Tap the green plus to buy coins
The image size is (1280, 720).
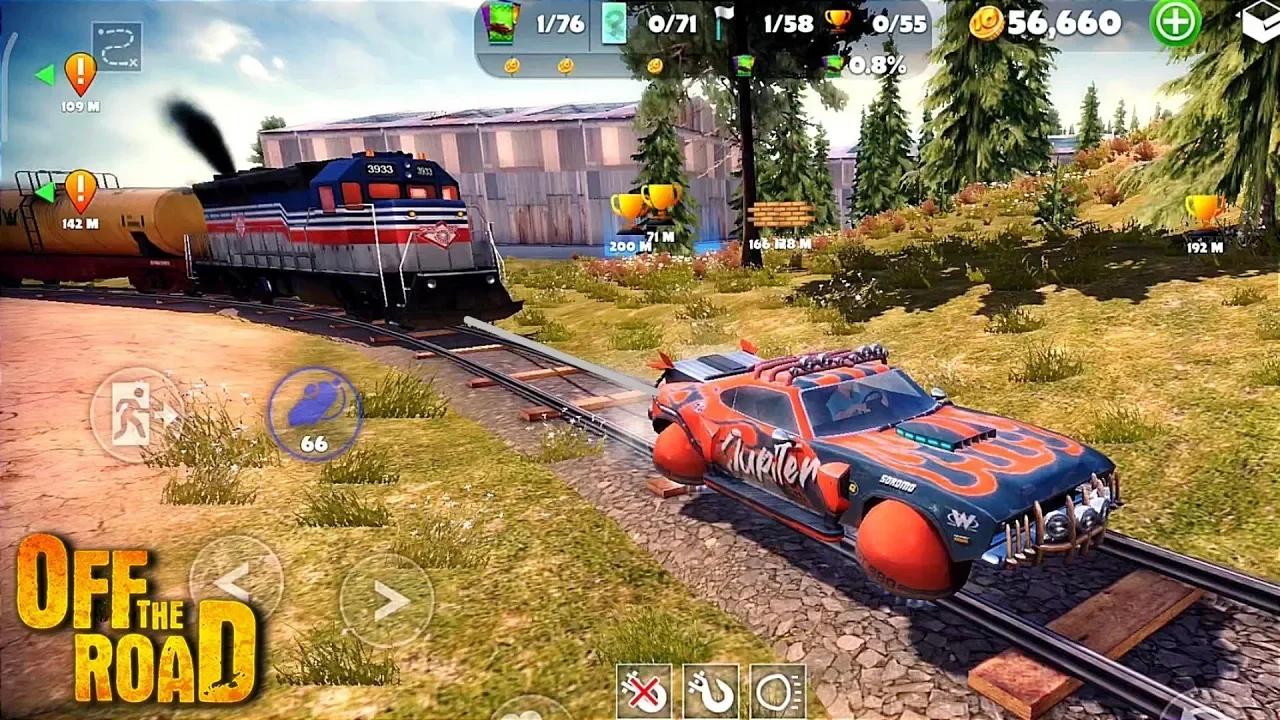[1176, 23]
